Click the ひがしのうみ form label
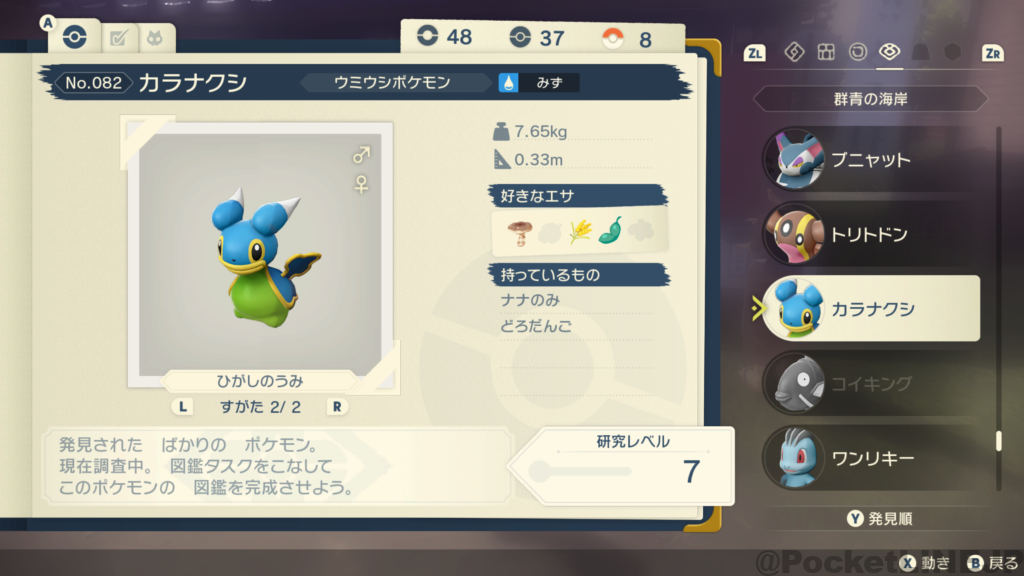The image size is (1024, 576). 260,381
